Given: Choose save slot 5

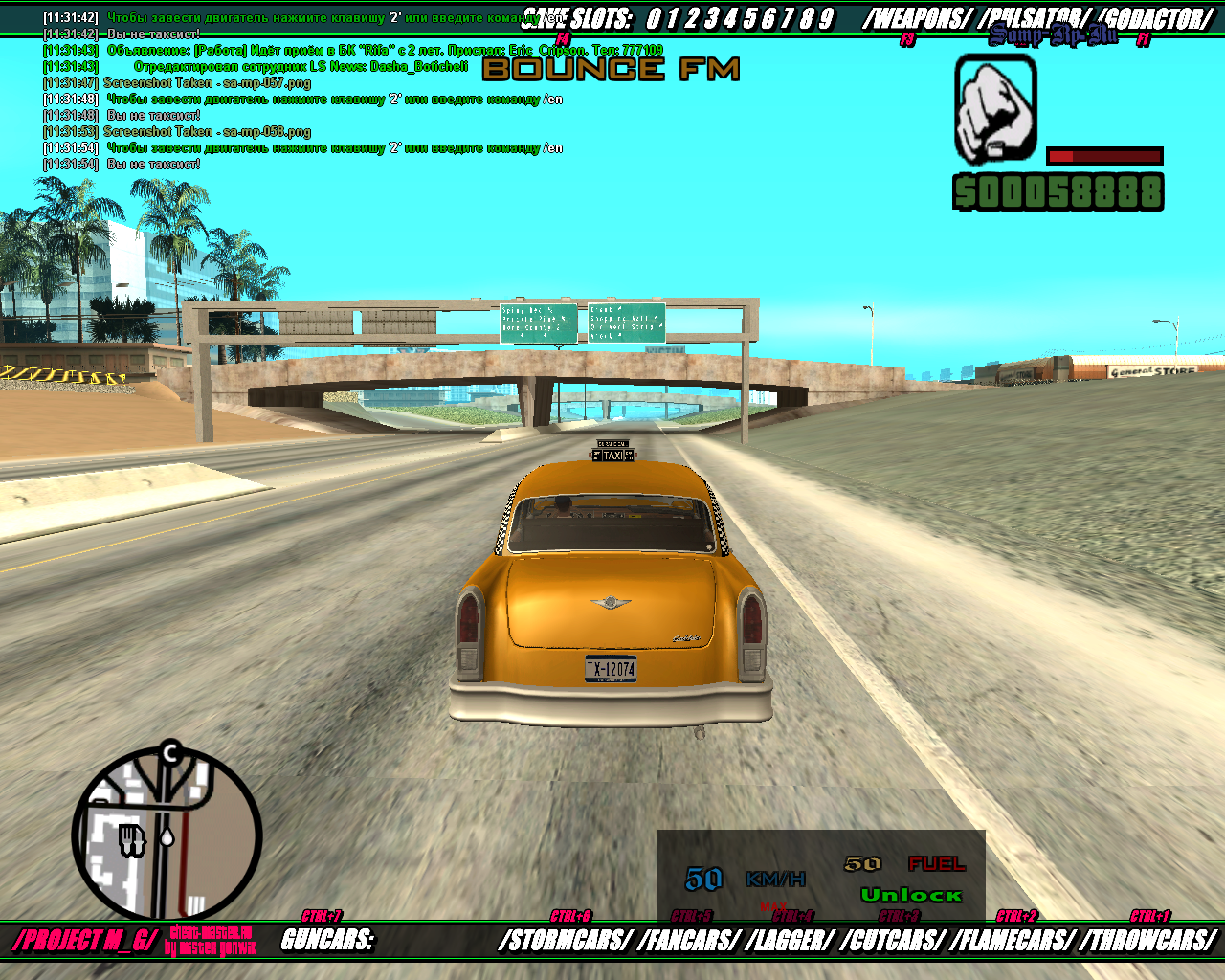Looking at the screenshot, I should coord(749,19).
